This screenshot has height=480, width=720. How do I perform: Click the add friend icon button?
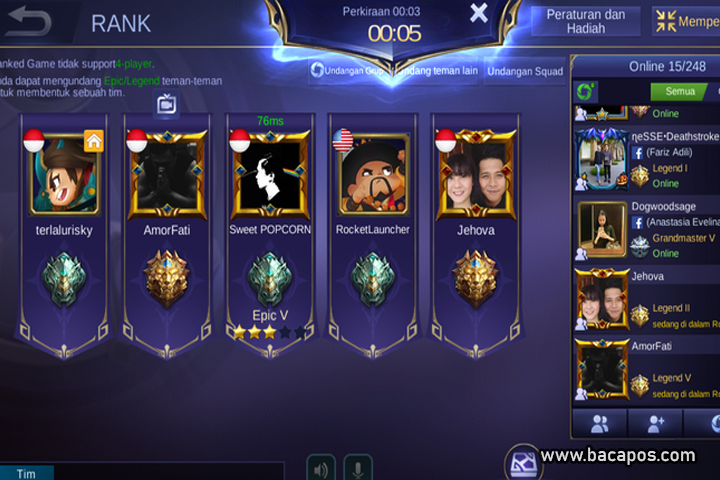coord(655,423)
